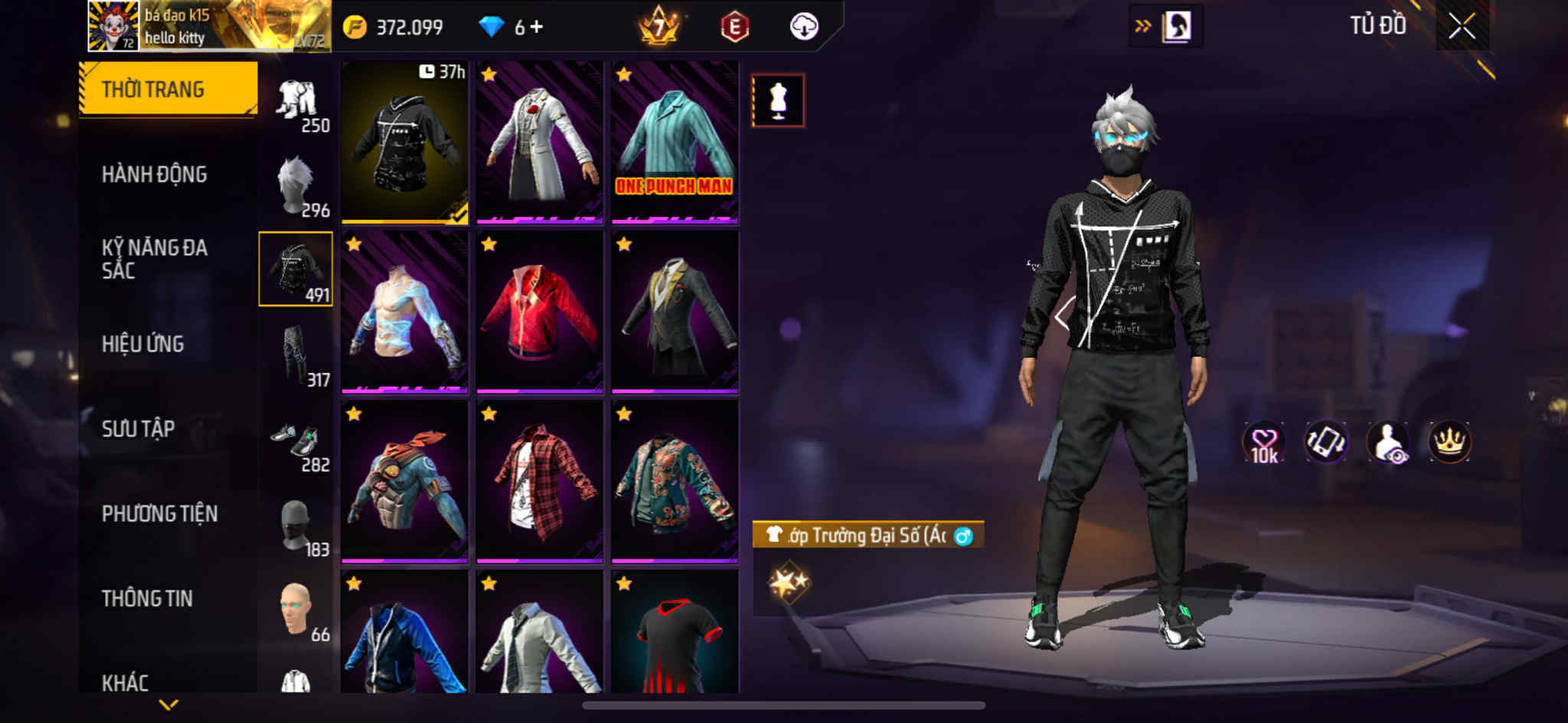Add more diamonds with the plus button
Screen dimensions: 1568x723
537,27
